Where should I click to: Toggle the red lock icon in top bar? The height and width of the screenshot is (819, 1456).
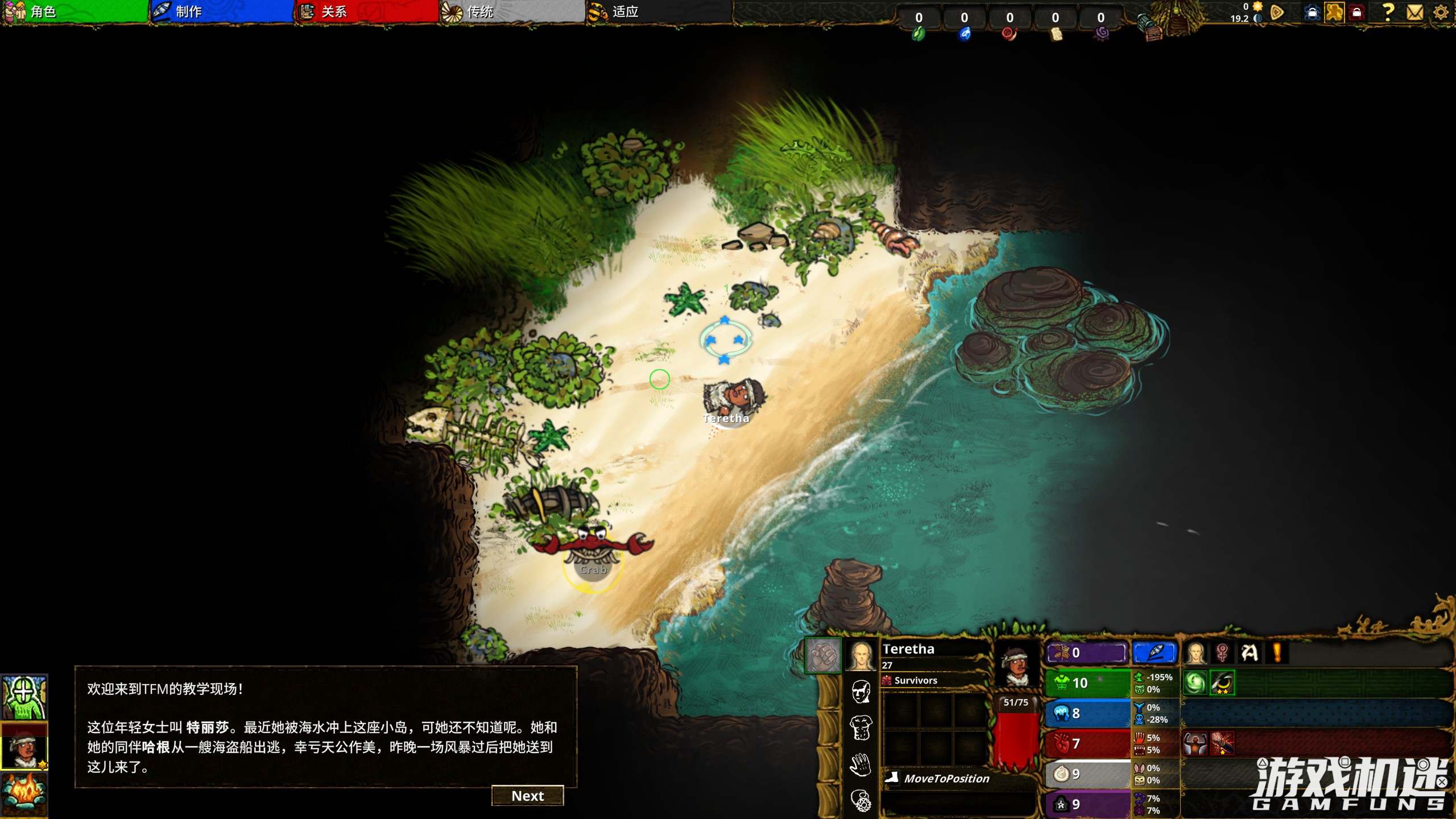[x=1357, y=12]
